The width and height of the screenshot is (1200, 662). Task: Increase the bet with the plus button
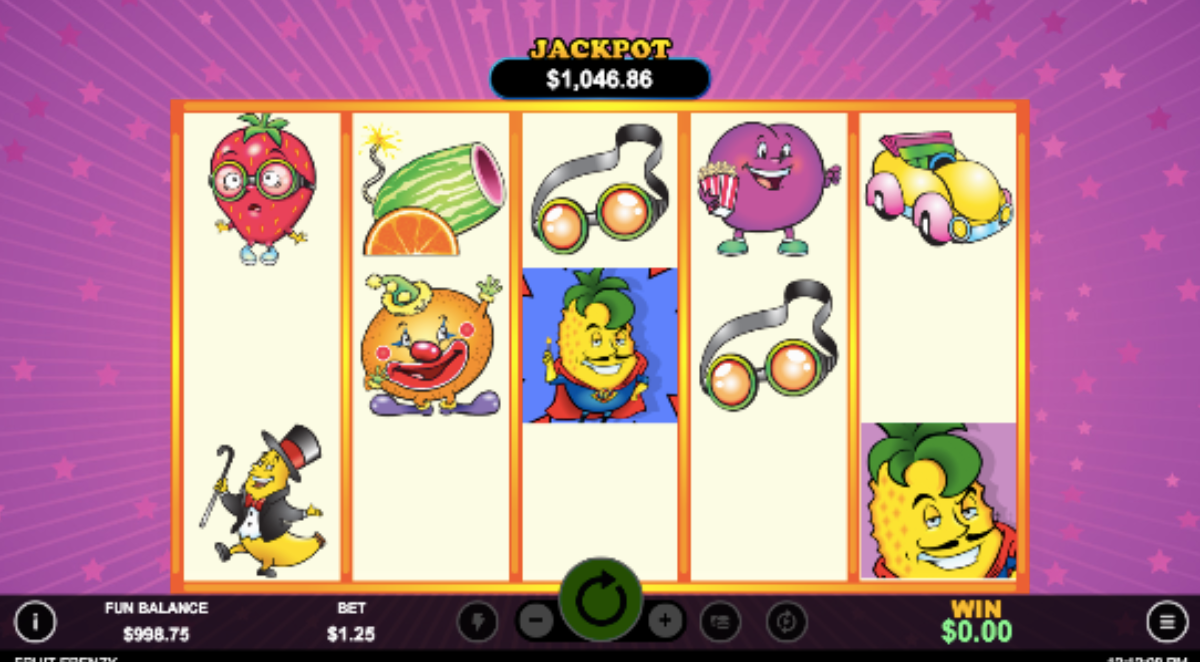point(665,622)
